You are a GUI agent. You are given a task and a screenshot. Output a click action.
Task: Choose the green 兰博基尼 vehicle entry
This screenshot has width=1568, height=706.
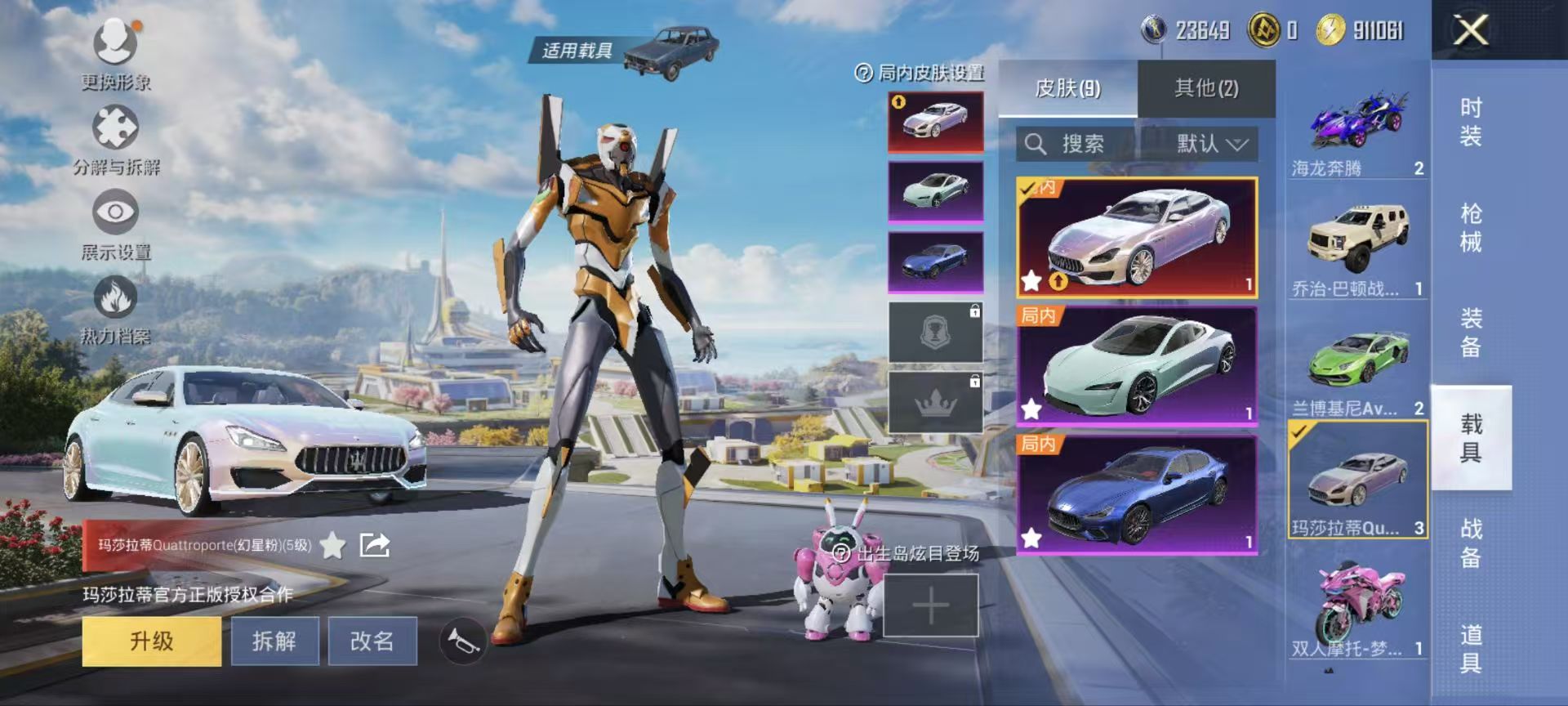tap(1358, 368)
